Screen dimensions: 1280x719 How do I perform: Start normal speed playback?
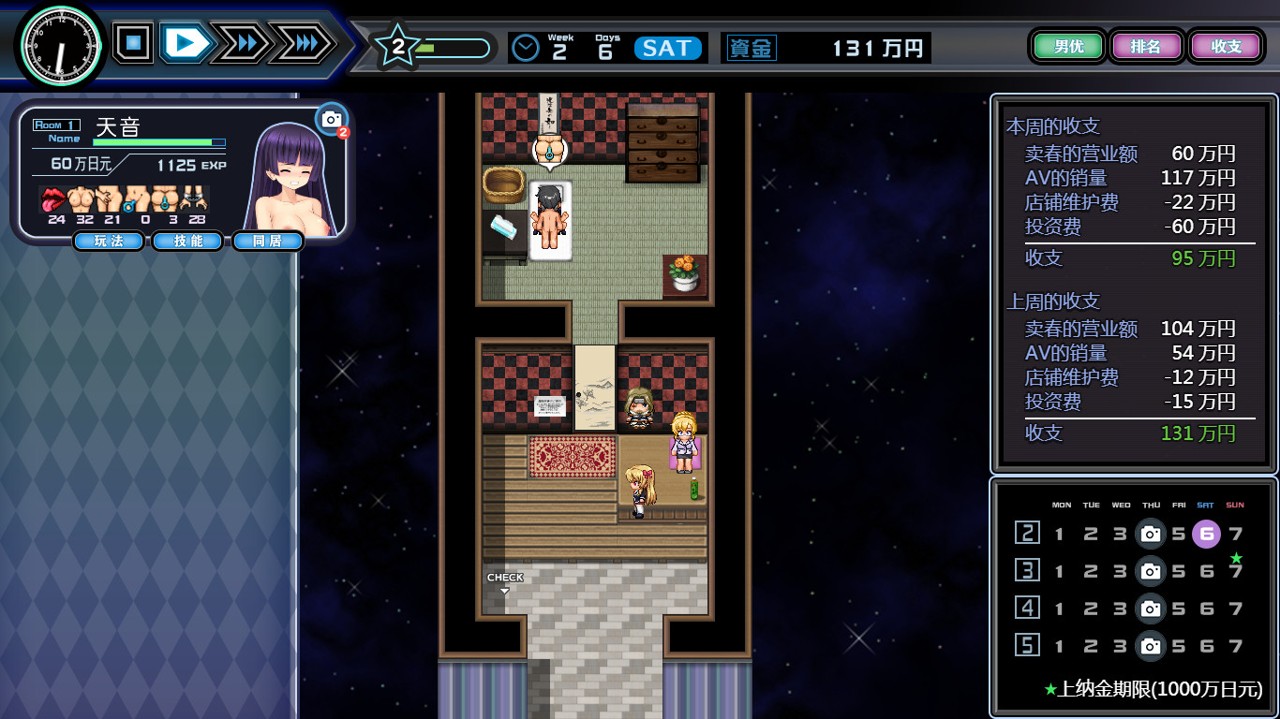(186, 43)
